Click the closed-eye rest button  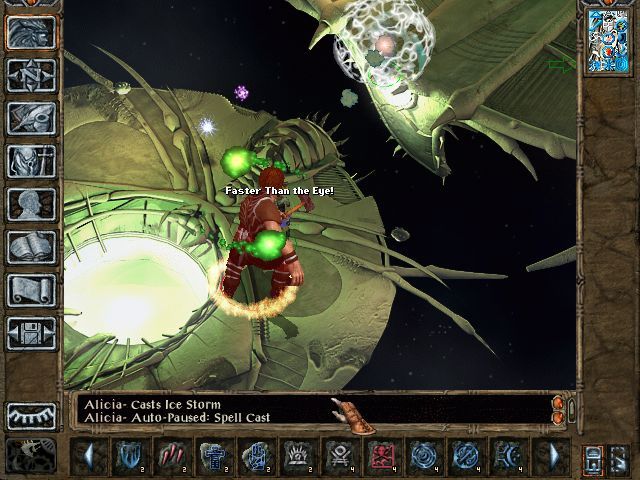coord(31,415)
